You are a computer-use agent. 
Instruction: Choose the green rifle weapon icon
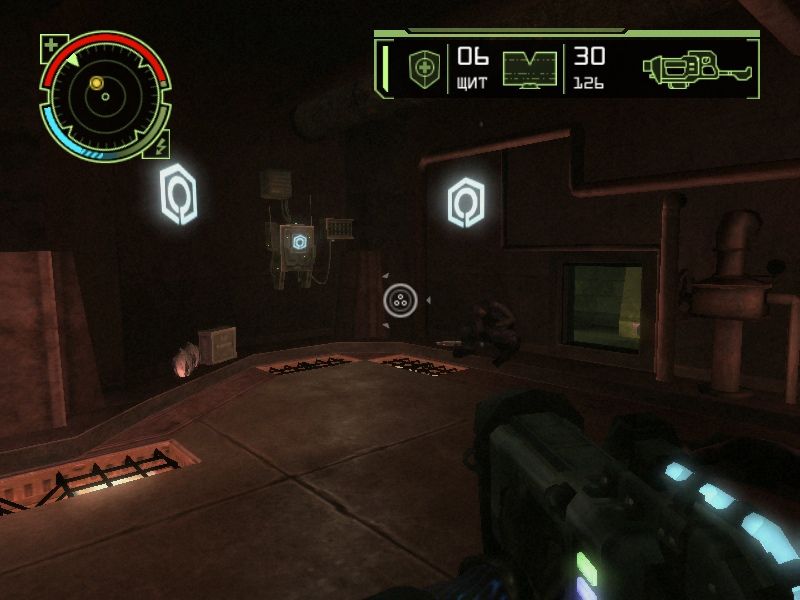pyautogui.click(x=697, y=68)
